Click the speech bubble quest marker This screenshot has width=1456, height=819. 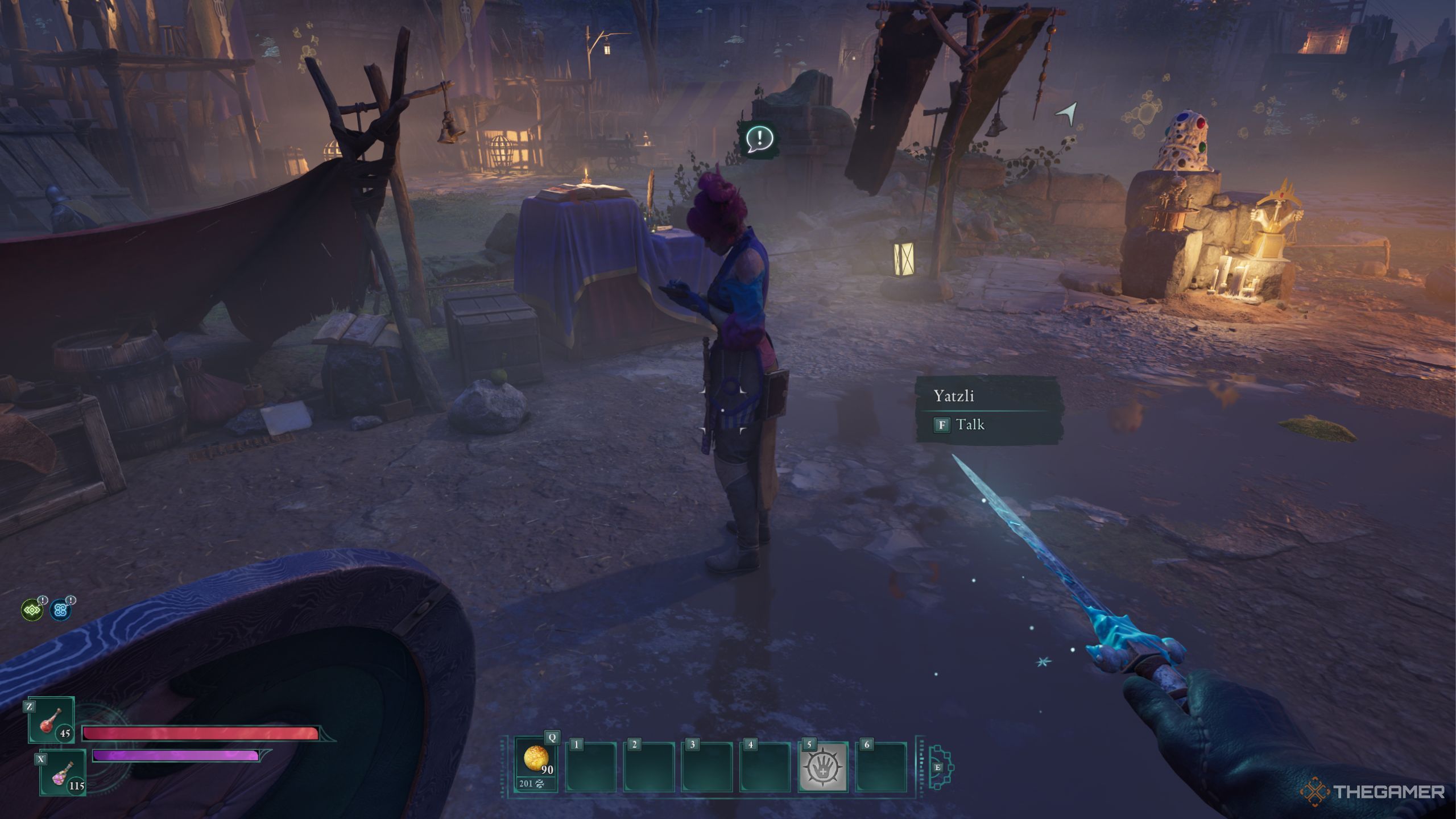point(759,139)
